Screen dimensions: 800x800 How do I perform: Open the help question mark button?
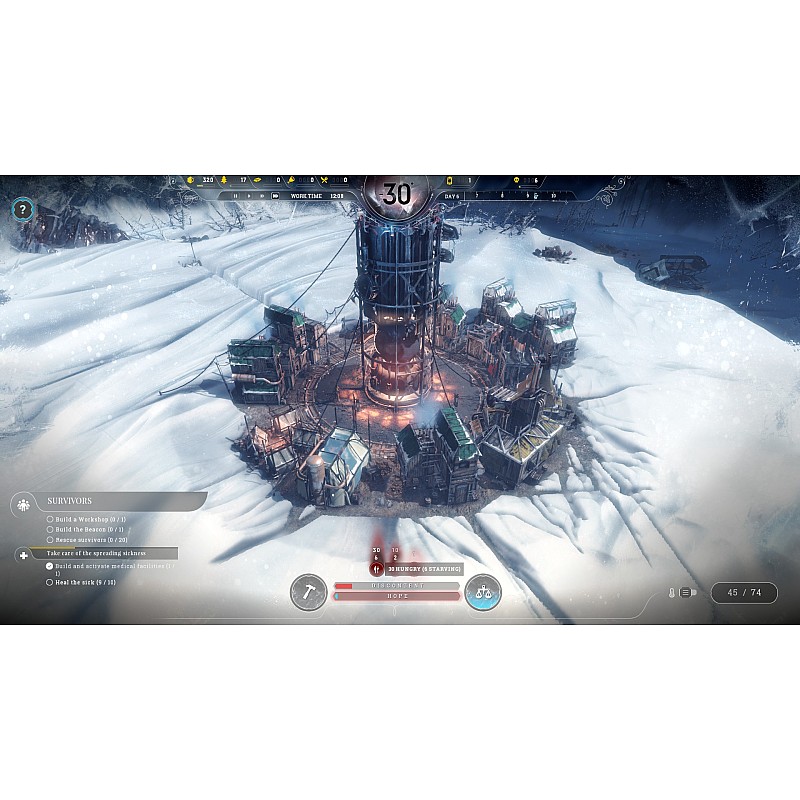click(x=24, y=210)
